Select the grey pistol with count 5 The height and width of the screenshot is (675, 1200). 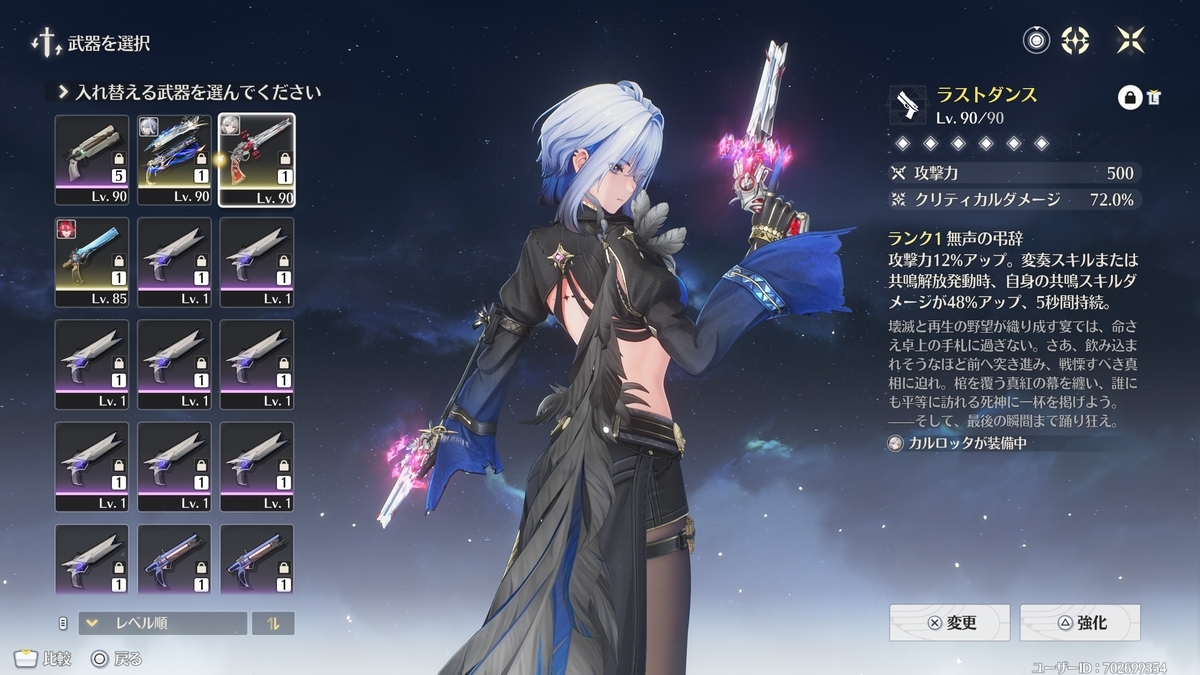[92, 158]
